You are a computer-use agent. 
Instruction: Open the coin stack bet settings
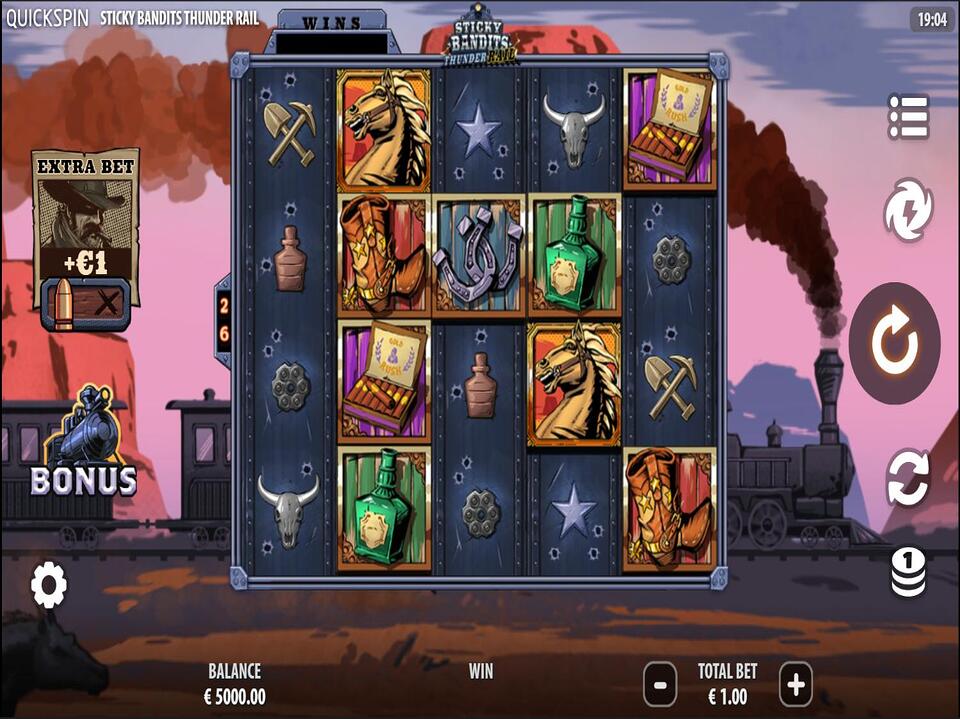(x=908, y=573)
